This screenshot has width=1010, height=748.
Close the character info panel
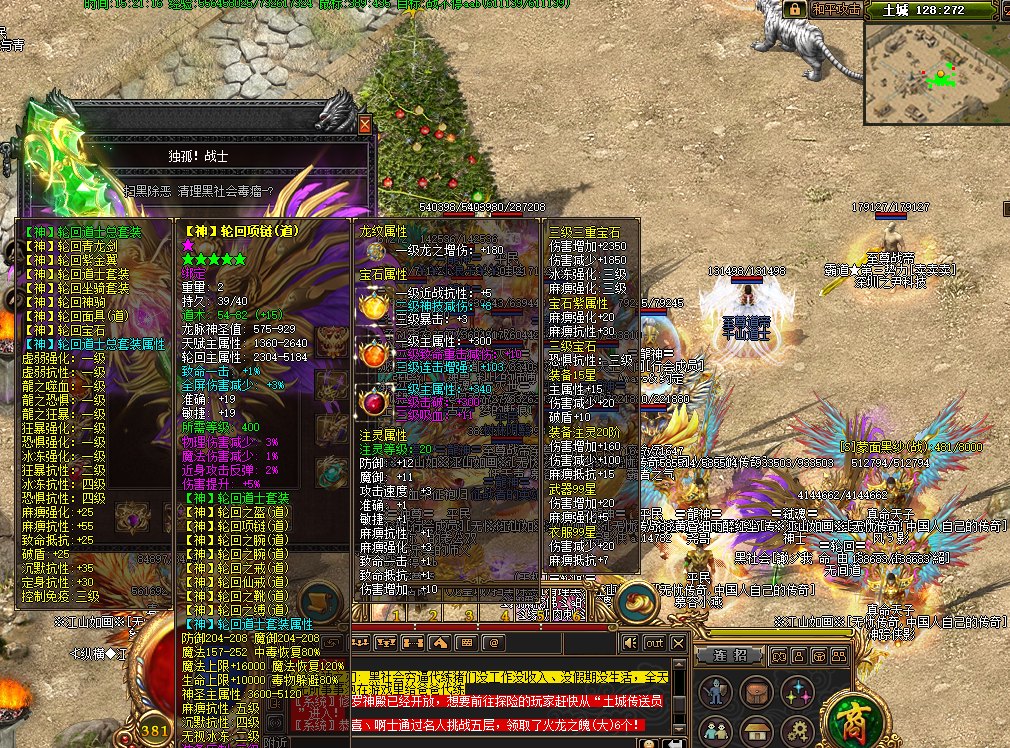[x=364, y=125]
